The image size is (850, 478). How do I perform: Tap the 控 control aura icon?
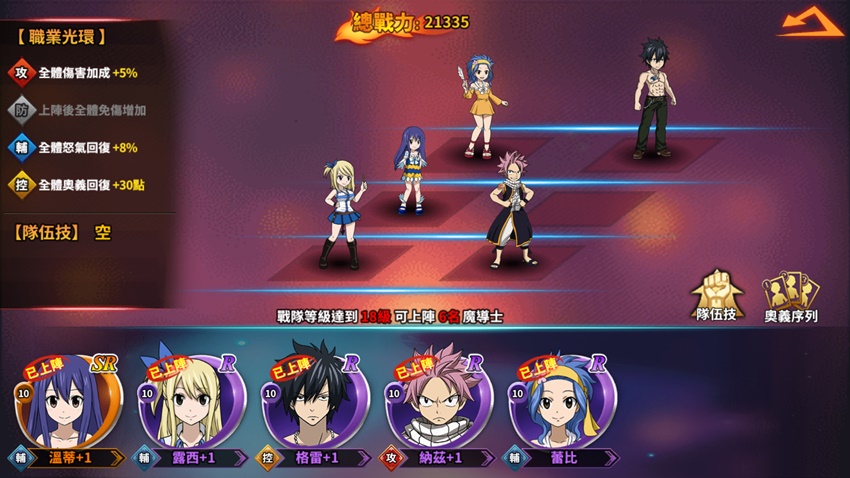pyautogui.click(x=21, y=185)
